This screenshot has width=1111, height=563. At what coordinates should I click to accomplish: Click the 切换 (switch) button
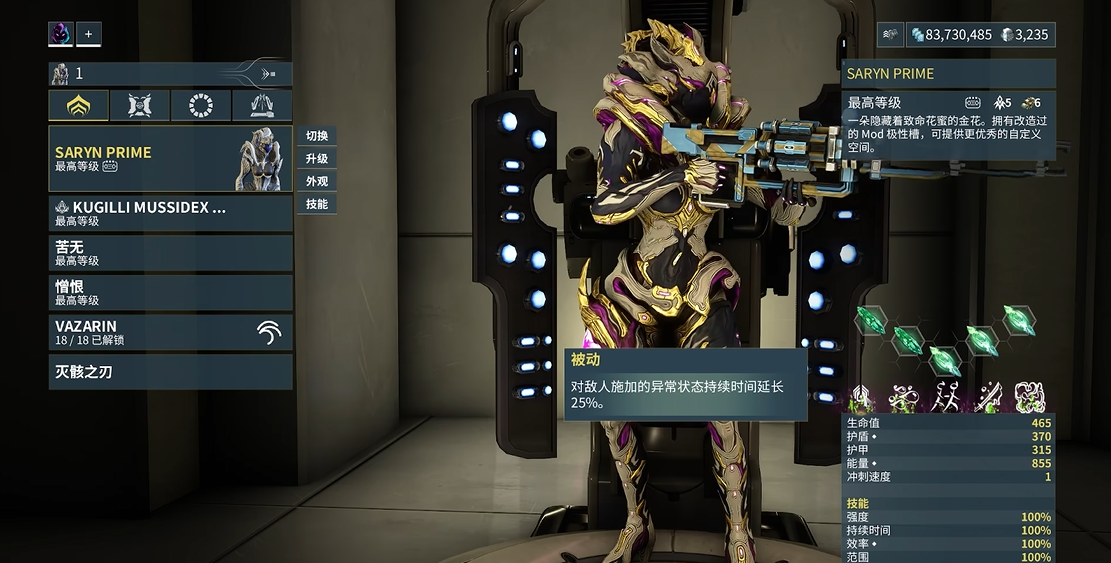(317, 136)
